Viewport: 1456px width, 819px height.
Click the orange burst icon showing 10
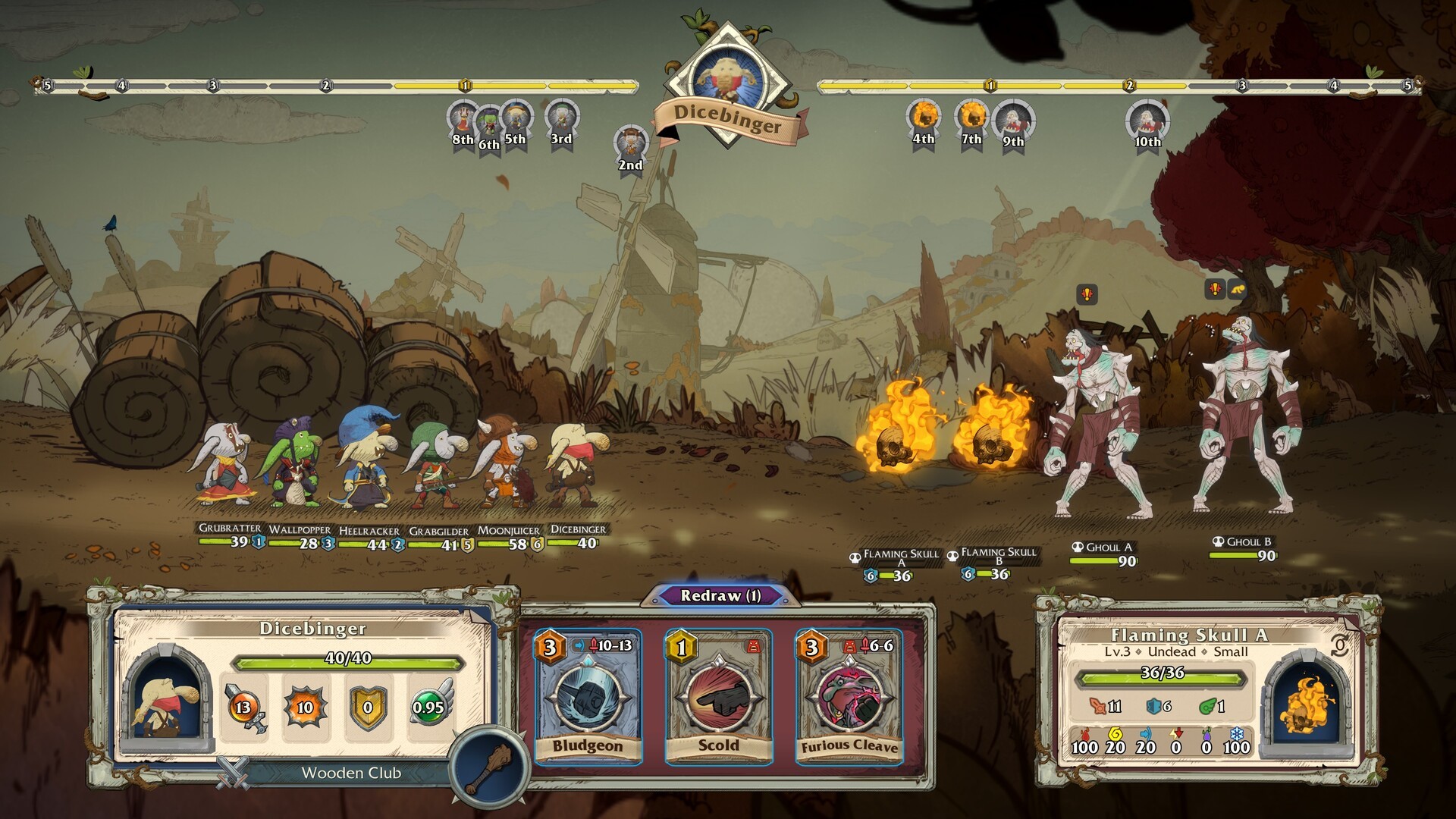[x=303, y=709]
